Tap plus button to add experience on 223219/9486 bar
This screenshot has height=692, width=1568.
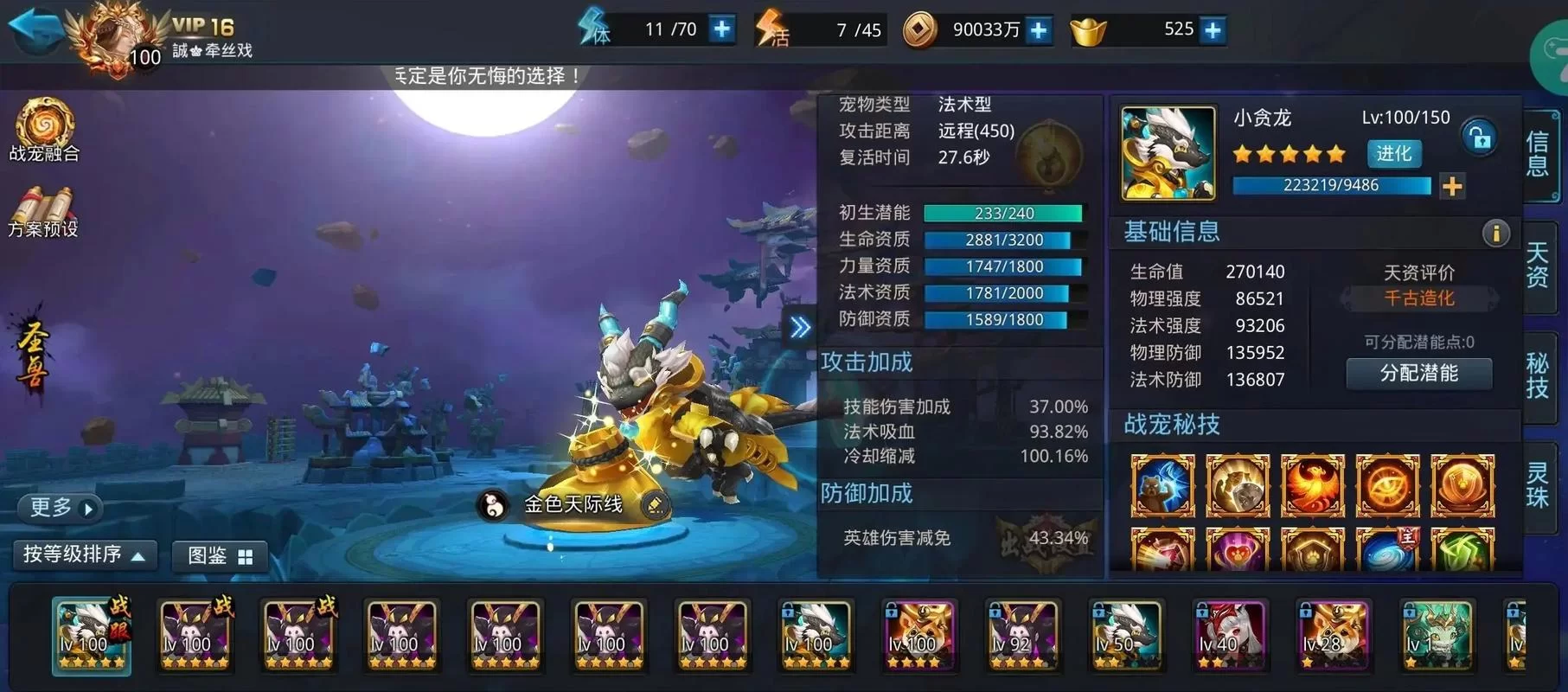pos(1452,185)
